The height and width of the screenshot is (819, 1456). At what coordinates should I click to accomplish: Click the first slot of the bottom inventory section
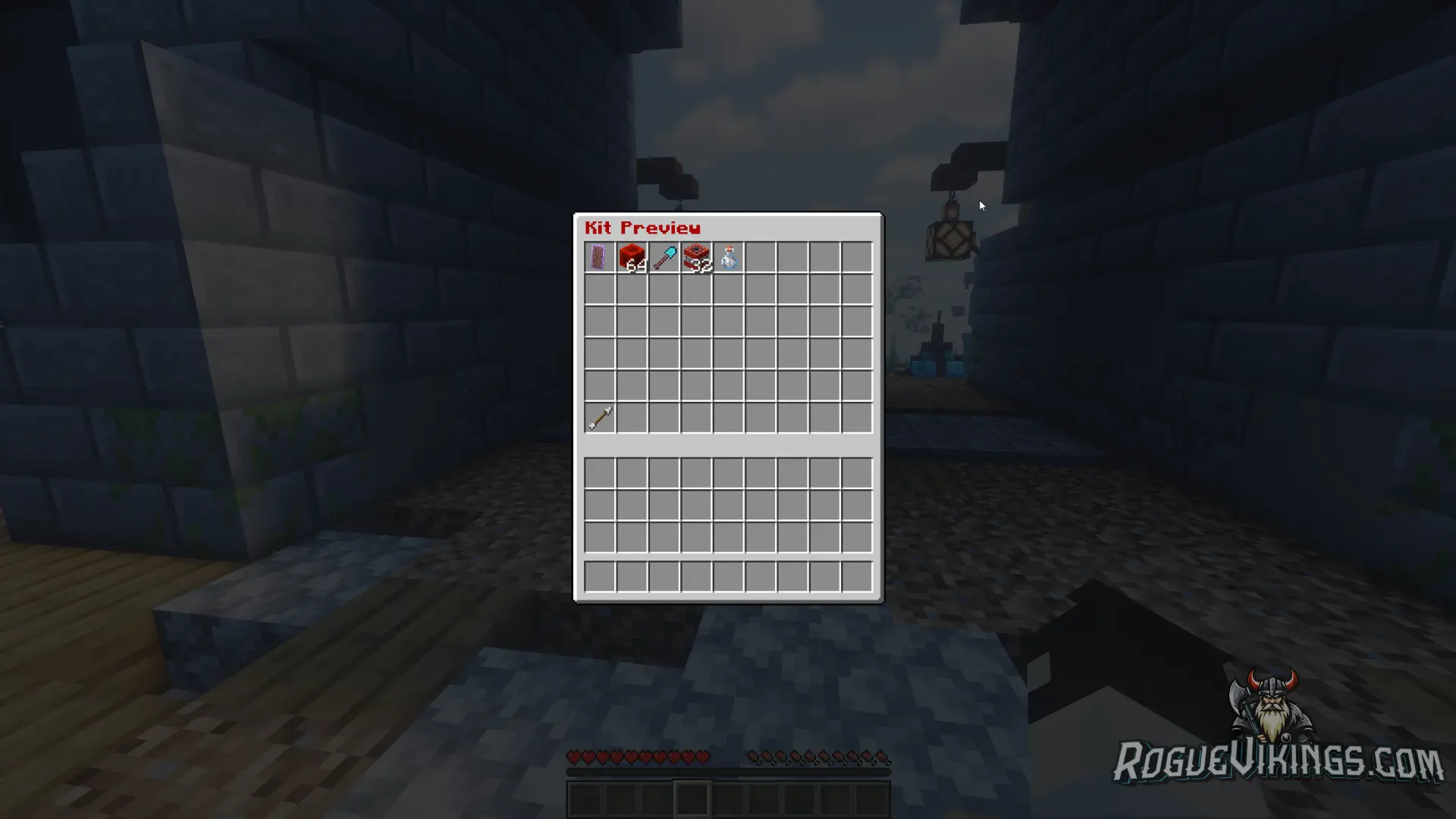599,472
